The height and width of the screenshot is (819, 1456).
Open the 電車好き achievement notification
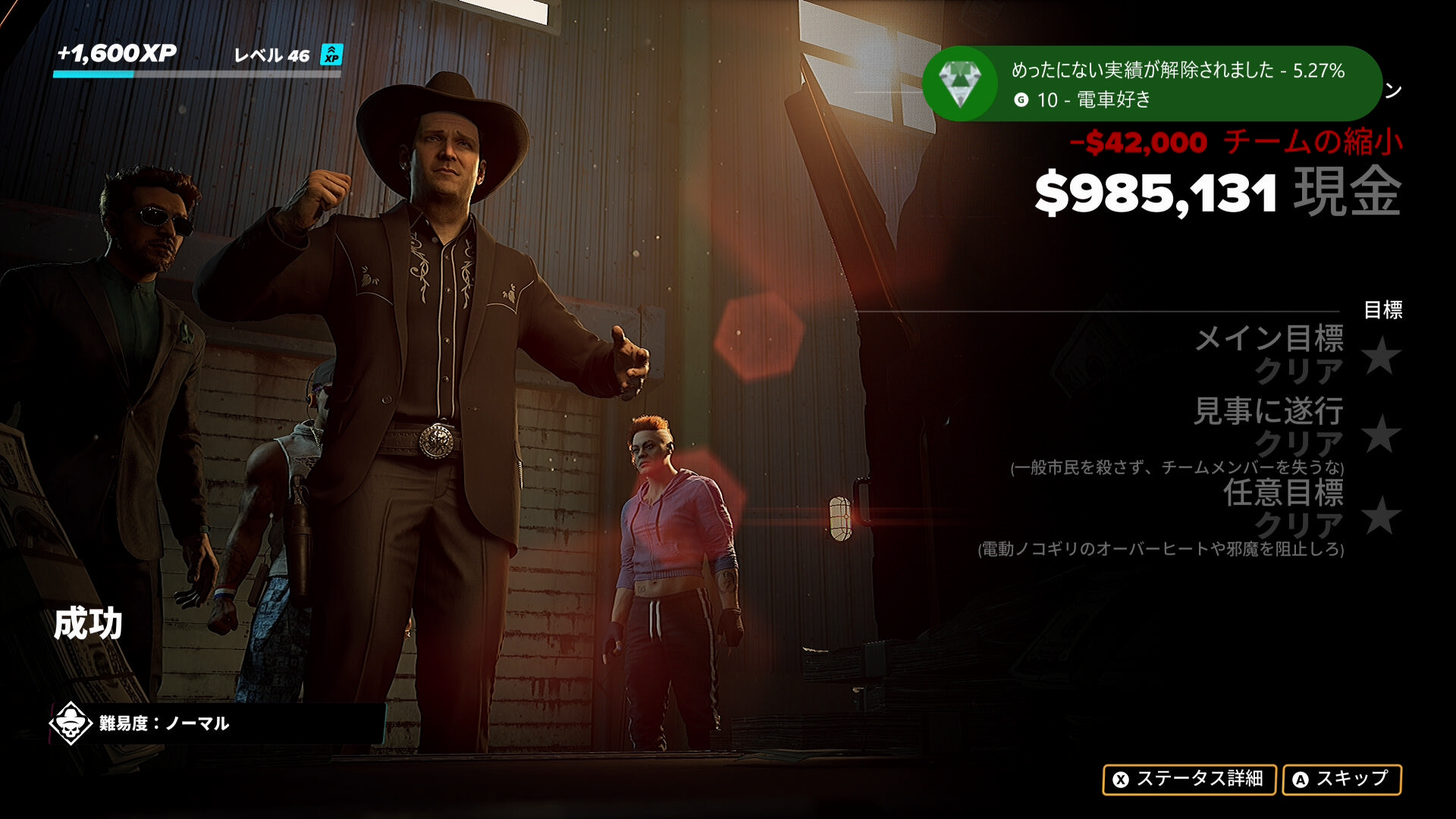tap(1151, 84)
